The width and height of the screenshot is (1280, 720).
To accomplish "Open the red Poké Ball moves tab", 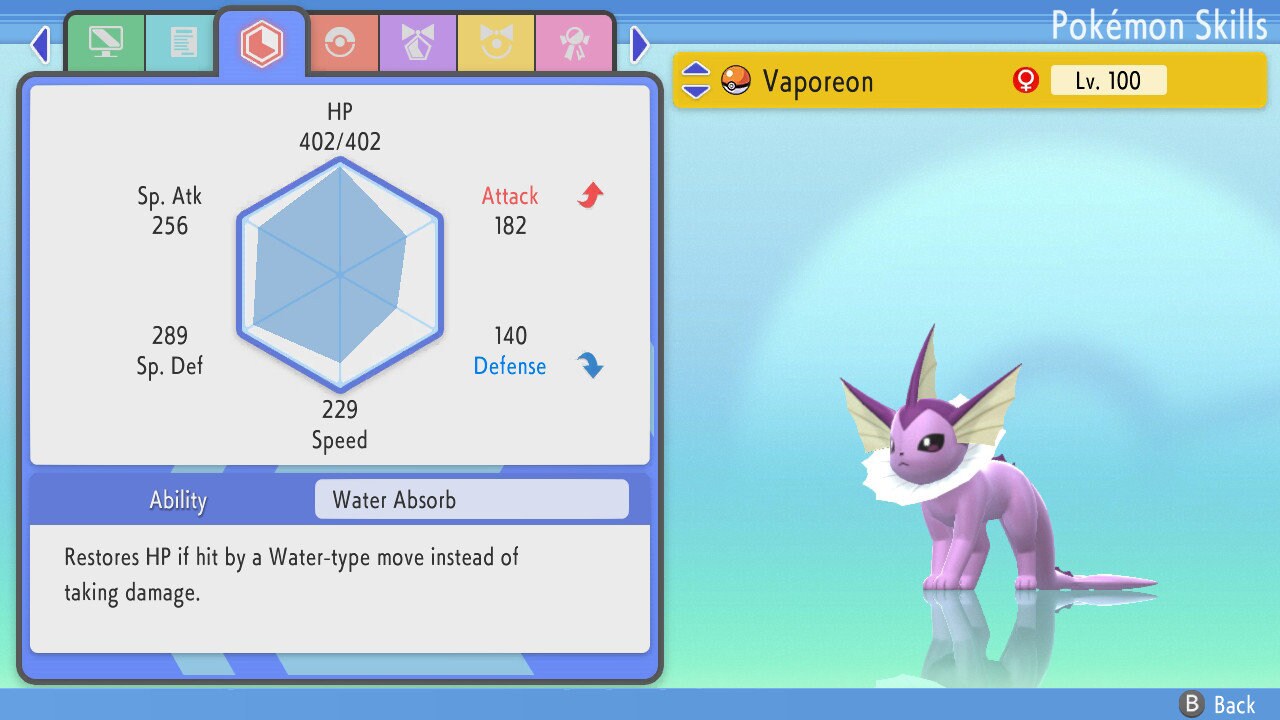I will point(339,43).
